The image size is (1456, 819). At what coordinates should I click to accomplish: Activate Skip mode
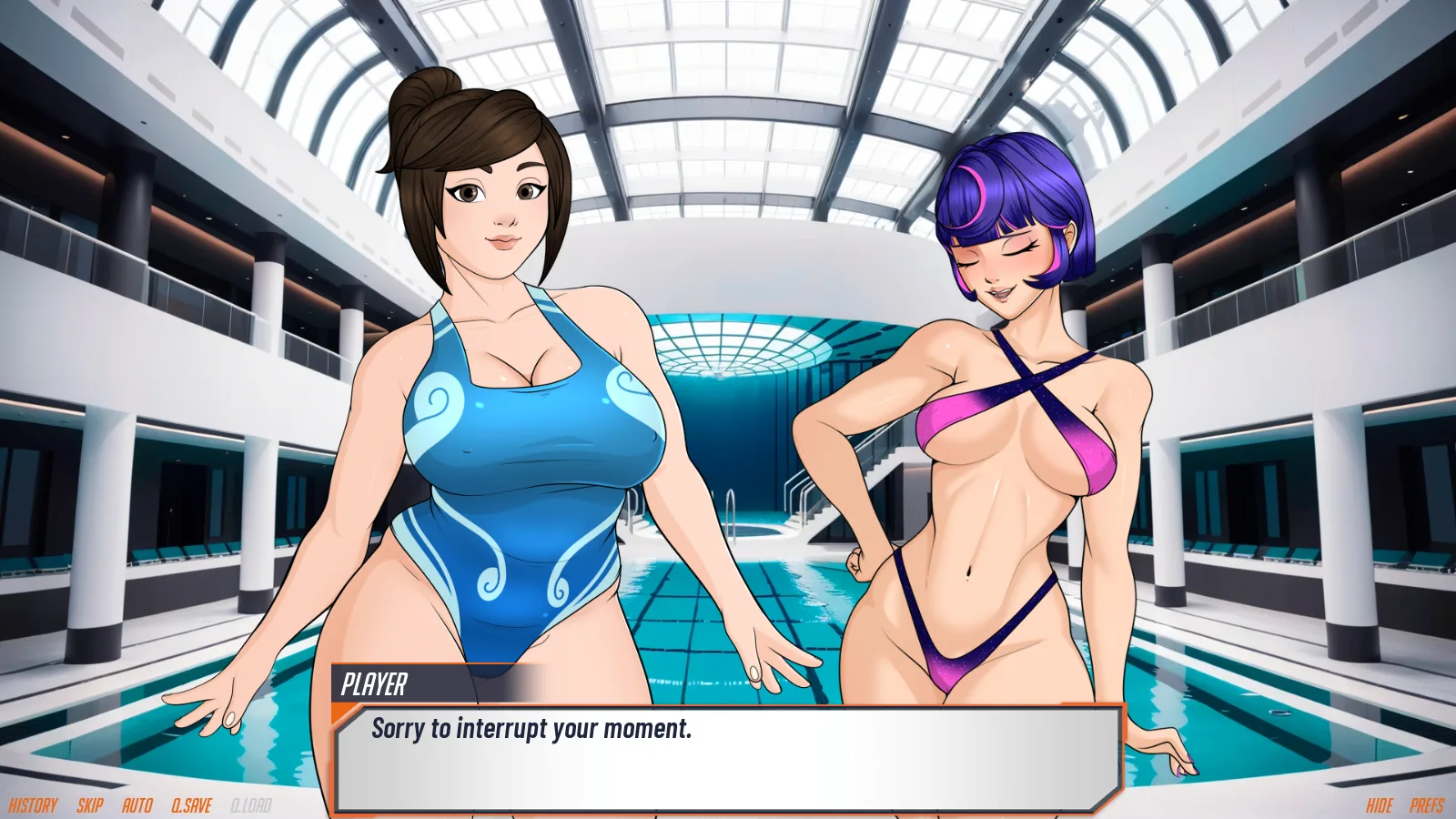click(x=90, y=805)
